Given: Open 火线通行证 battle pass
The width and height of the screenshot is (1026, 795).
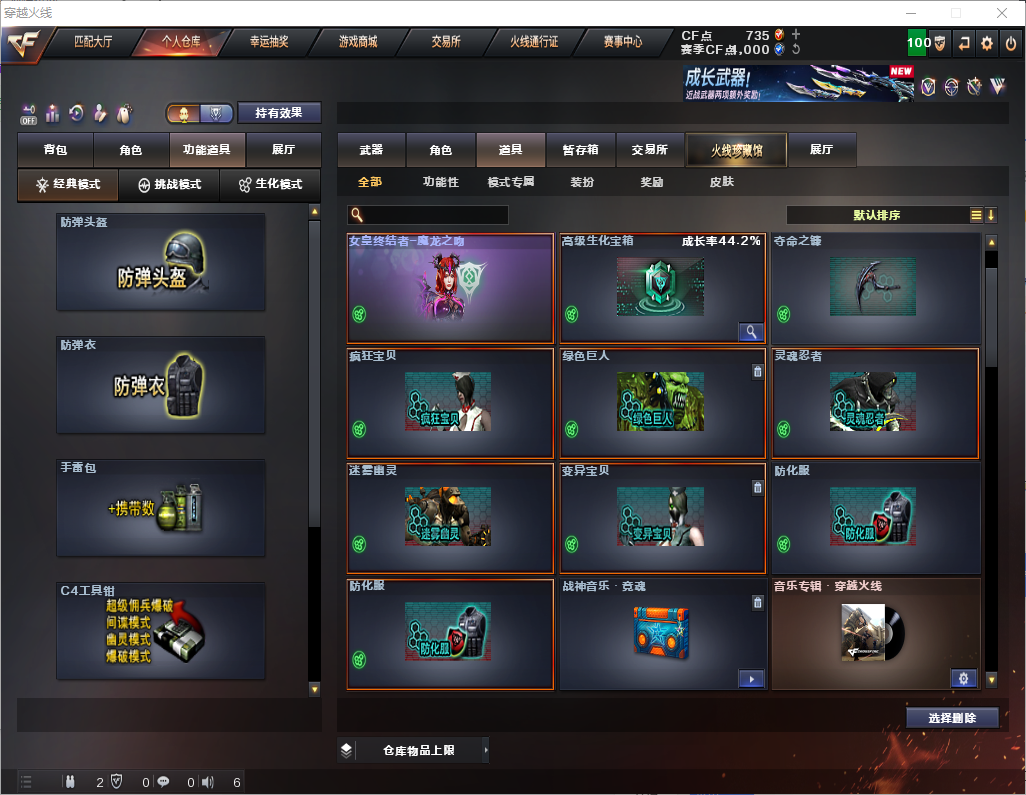Looking at the screenshot, I should coord(534,42).
